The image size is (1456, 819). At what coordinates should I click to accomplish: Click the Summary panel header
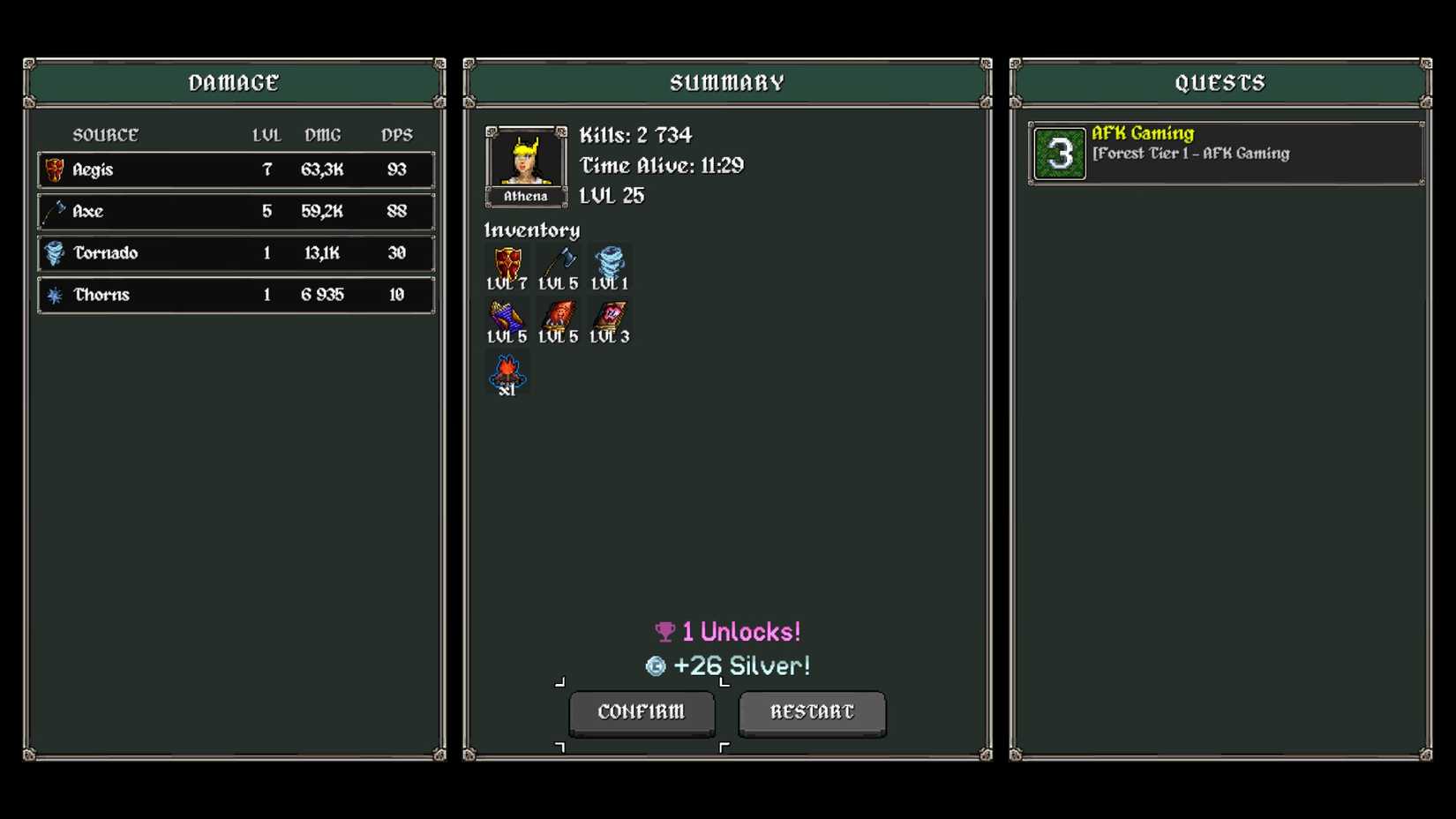727,82
